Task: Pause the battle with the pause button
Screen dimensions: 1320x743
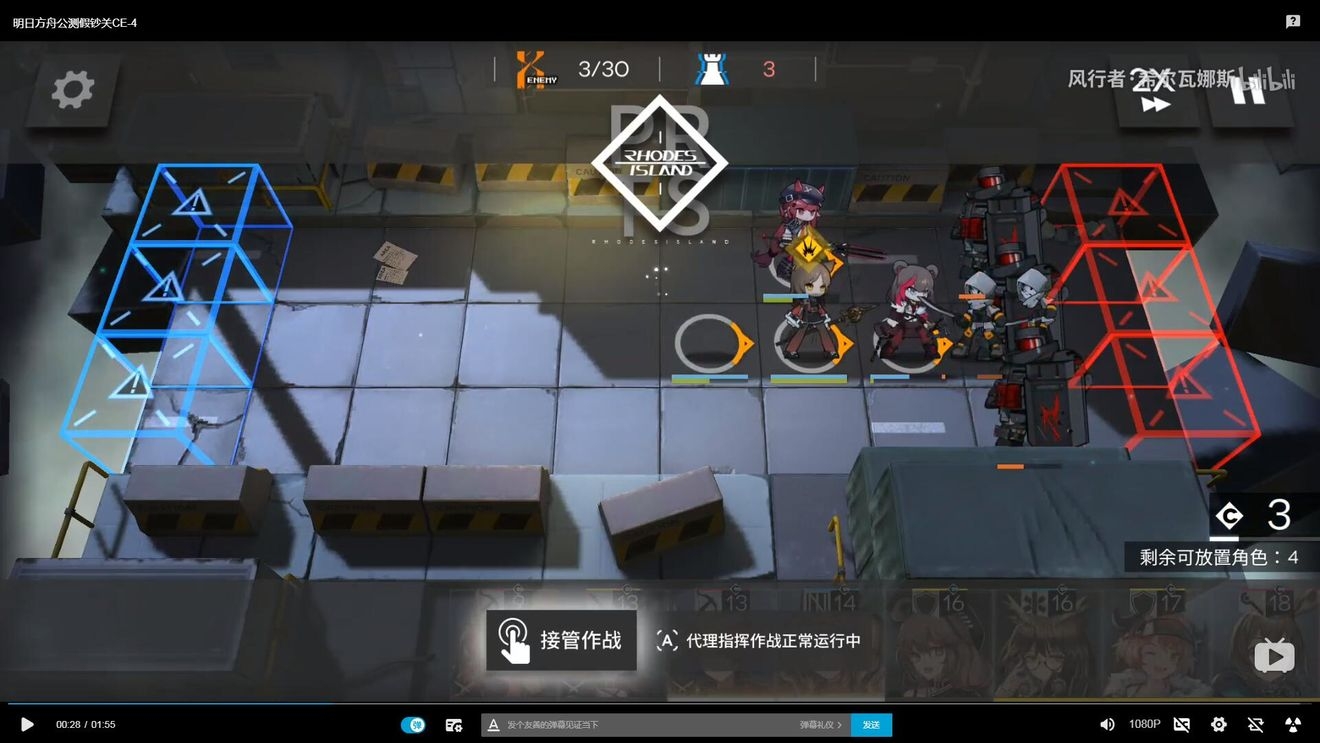Action: [1250, 92]
